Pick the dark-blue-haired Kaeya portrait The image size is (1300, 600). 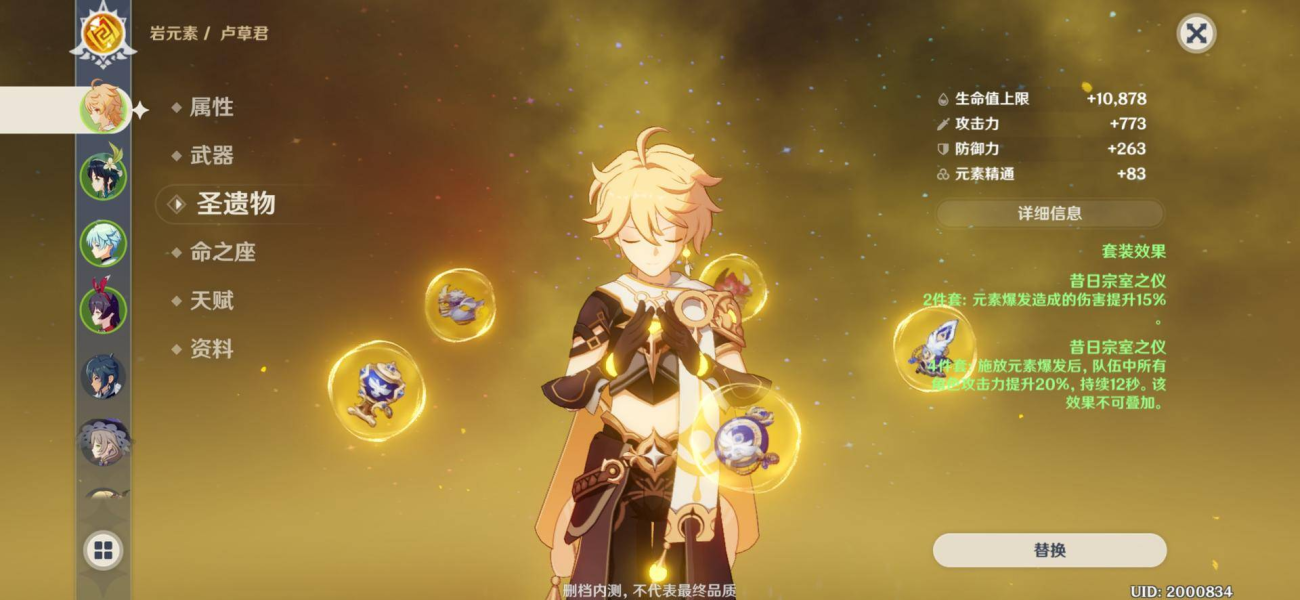point(103,376)
